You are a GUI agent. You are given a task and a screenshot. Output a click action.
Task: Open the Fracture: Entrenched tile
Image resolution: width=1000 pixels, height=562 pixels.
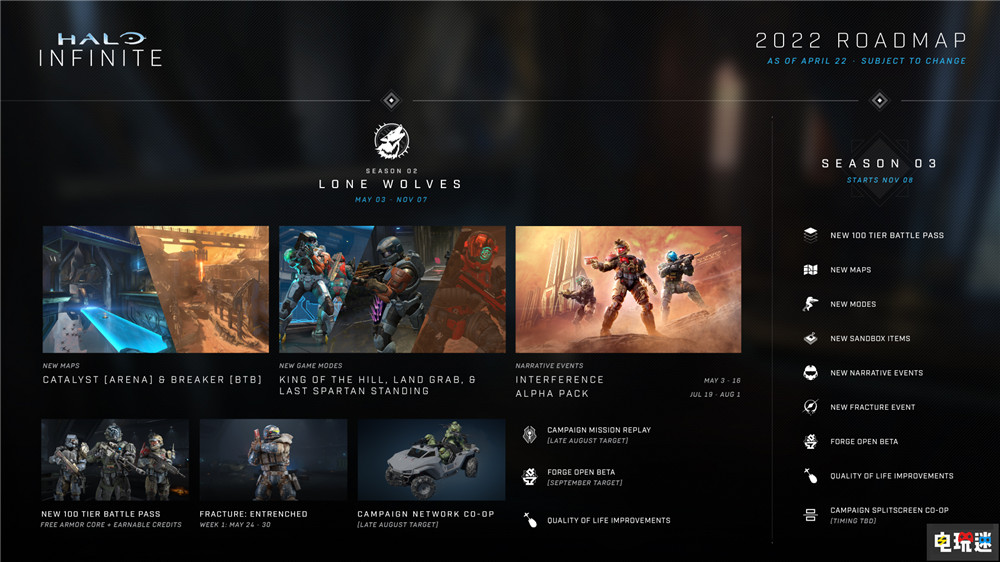coord(273,460)
